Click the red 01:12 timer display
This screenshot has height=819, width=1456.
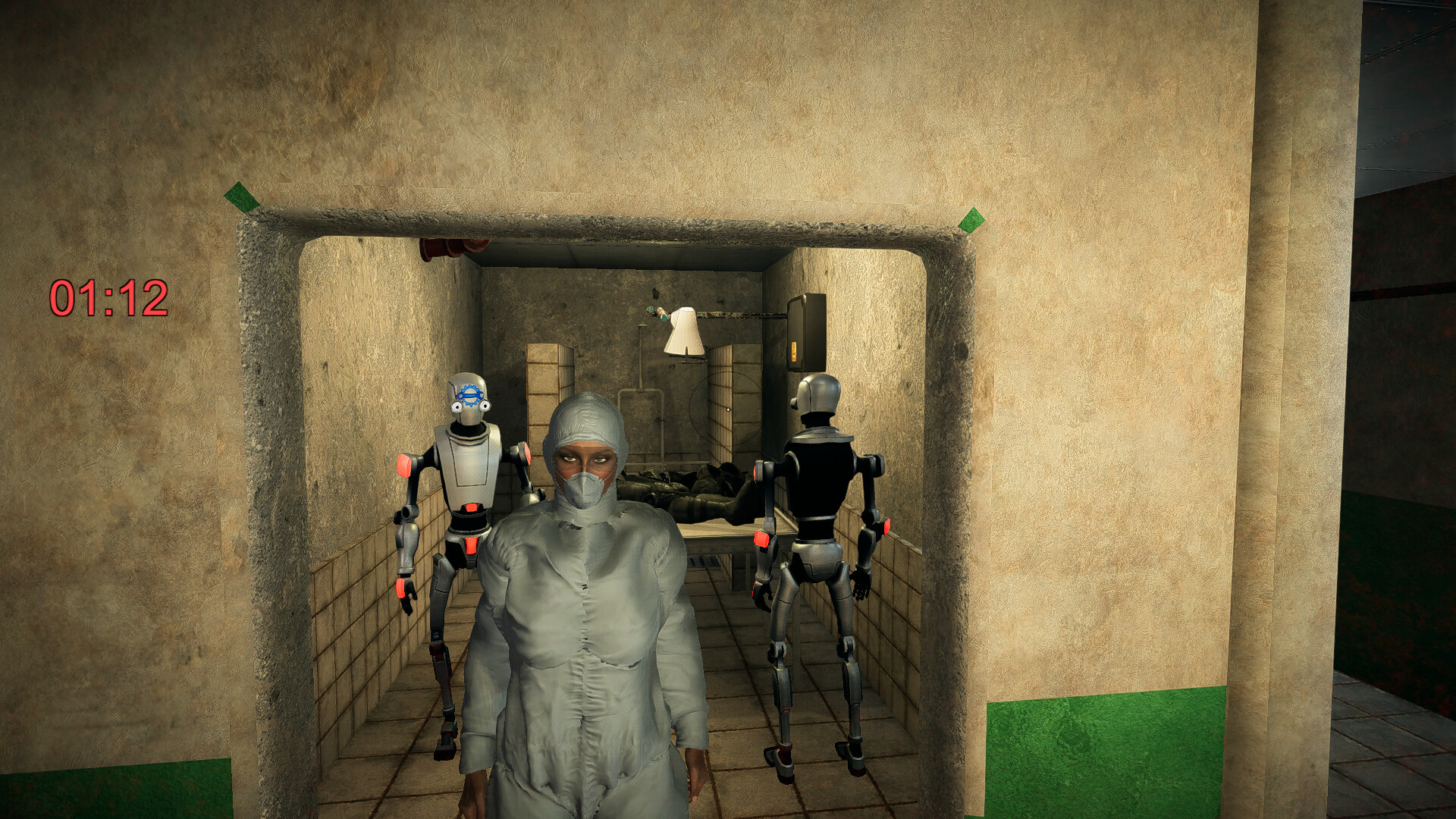[x=108, y=298]
